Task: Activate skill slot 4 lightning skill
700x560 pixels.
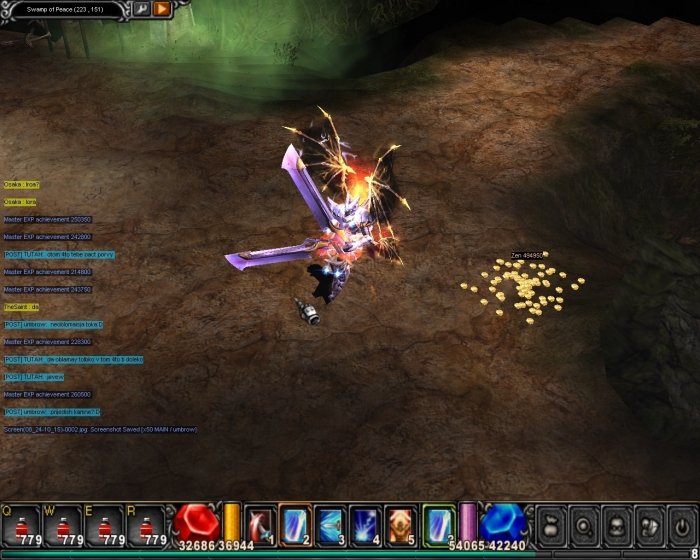Action: 365,524
